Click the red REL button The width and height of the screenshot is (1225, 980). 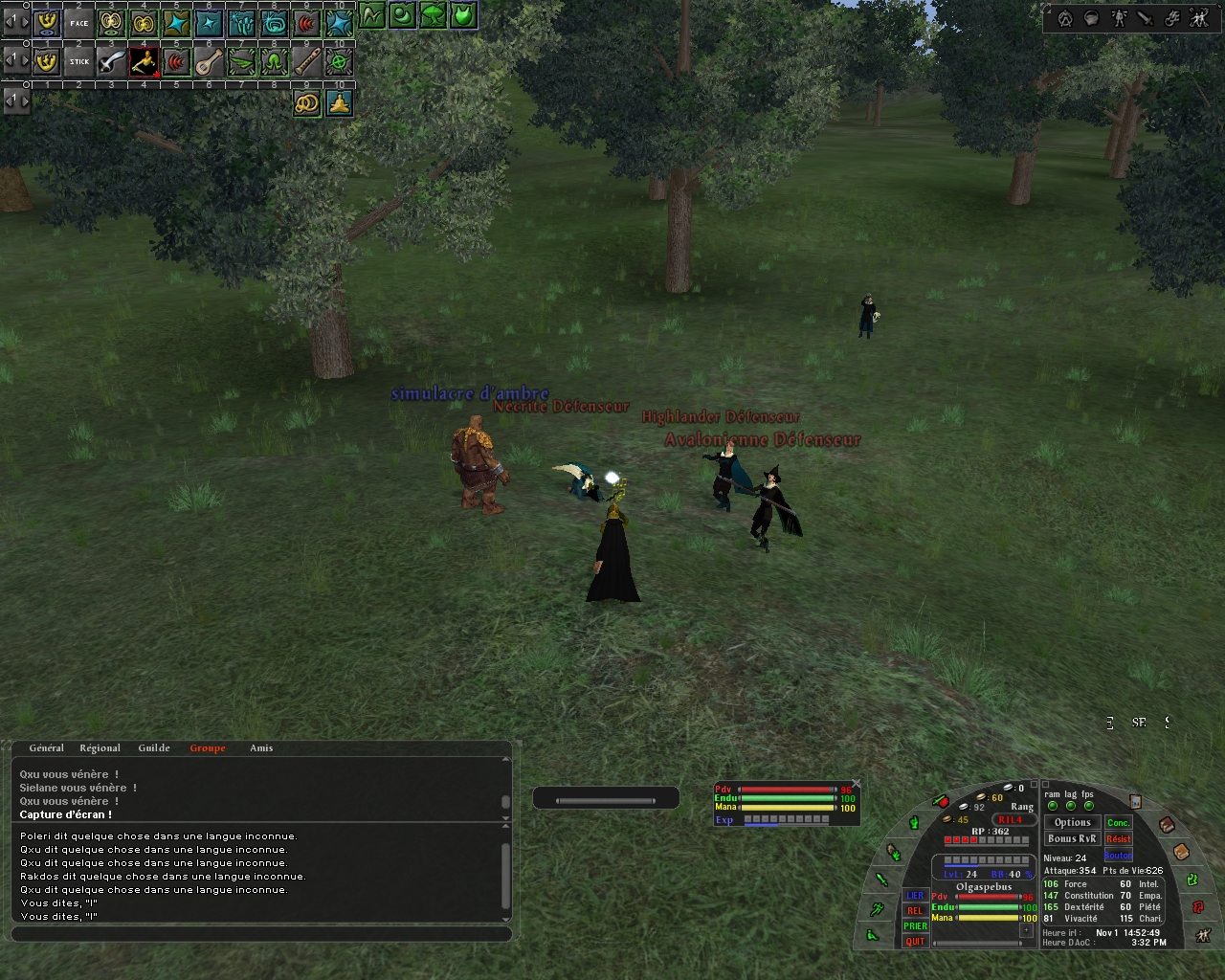pyautogui.click(x=915, y=911)
